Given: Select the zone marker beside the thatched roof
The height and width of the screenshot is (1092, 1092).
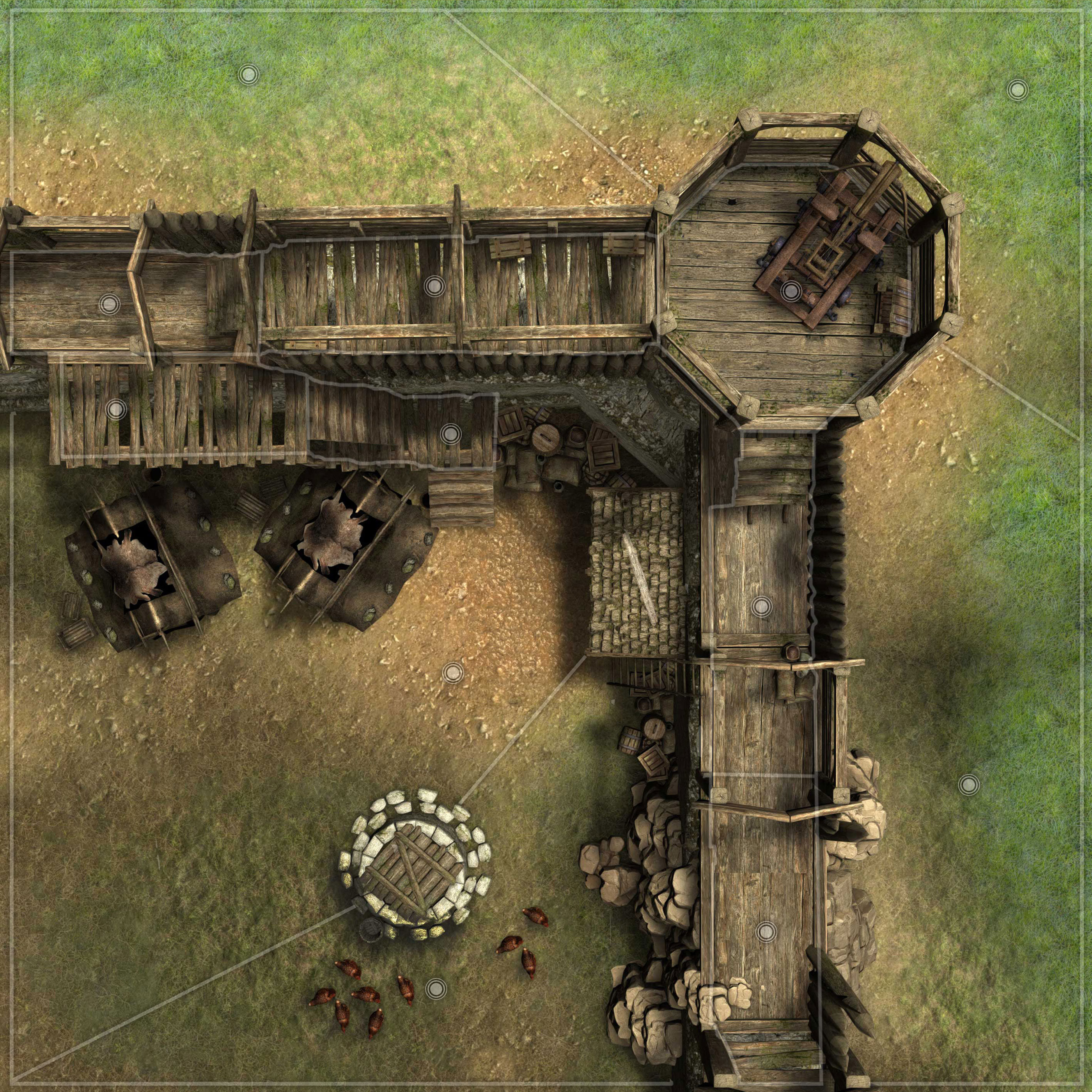Looking at the screenshot, I should click(762, 606).
